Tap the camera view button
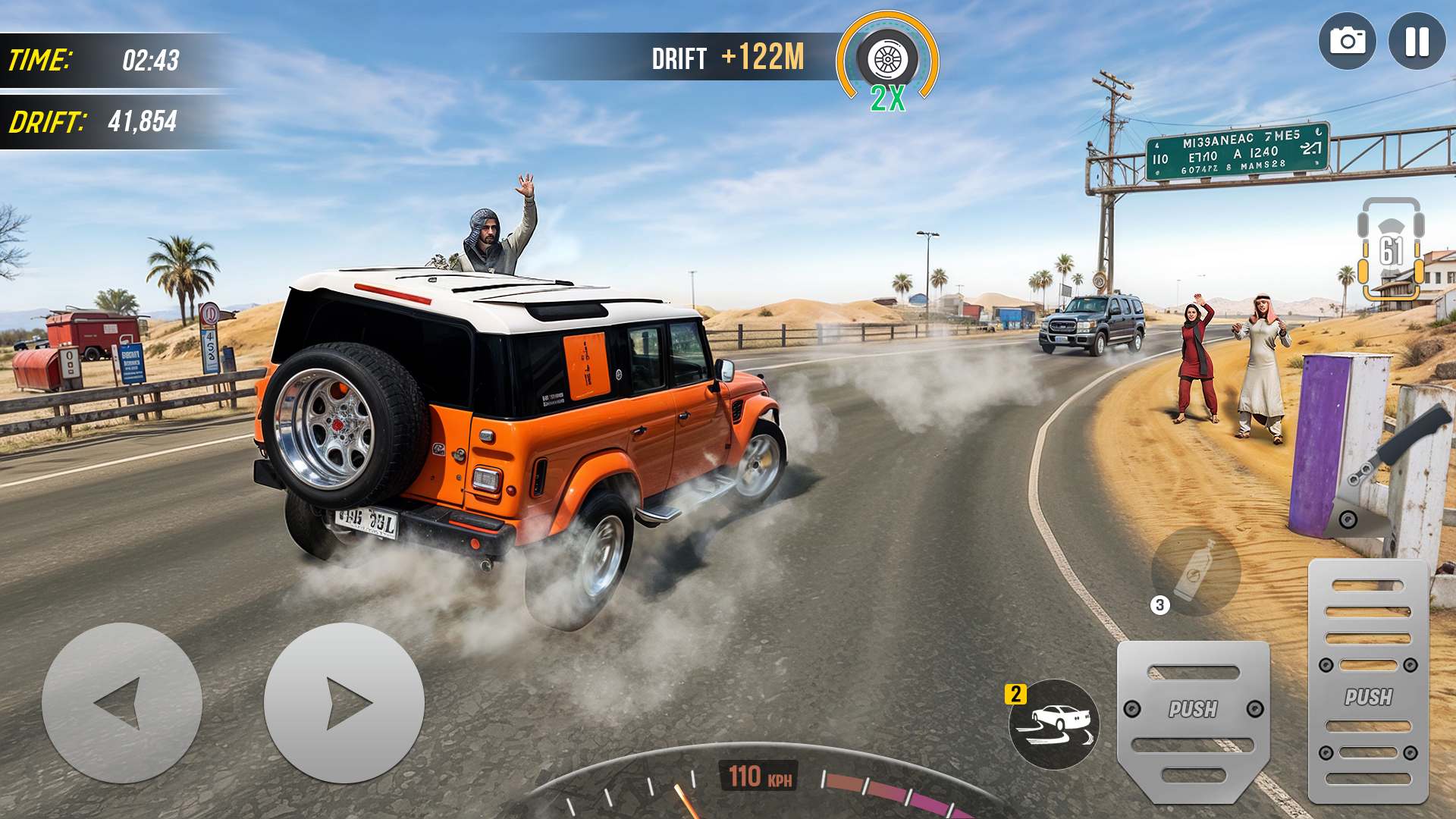The image size is (1456, 819). (1347, 42)
